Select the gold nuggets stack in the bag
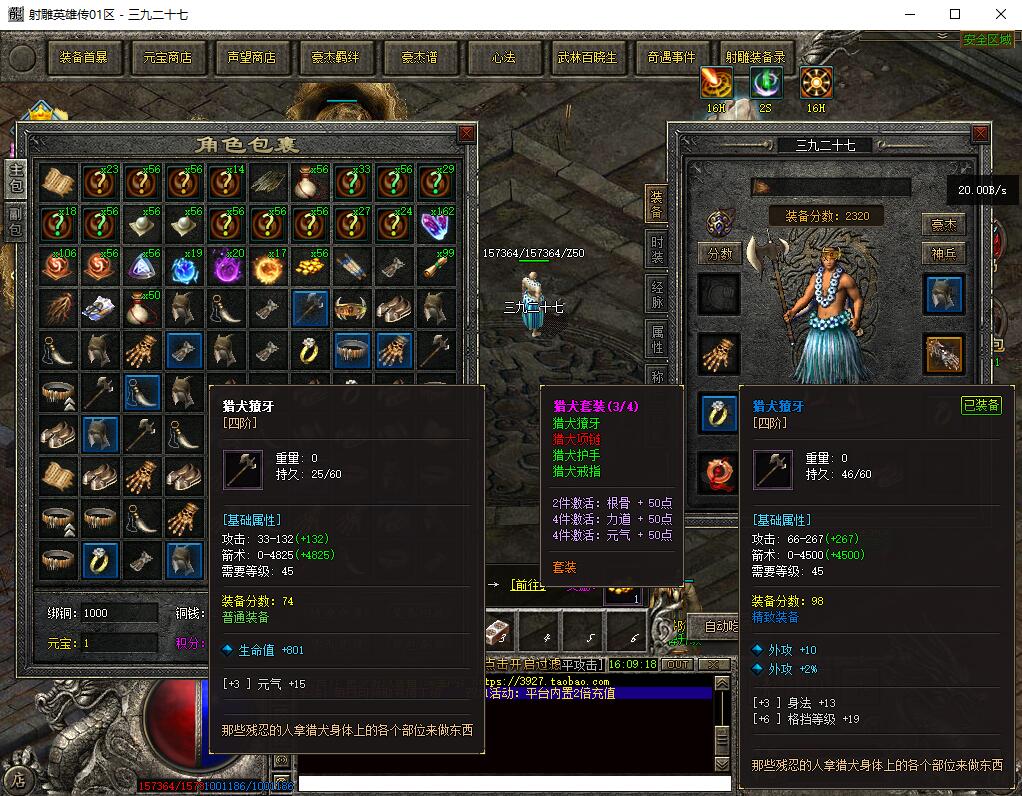Image resolution: width=1022 pixels, height=796 pixels. click(x=310, y=266)
